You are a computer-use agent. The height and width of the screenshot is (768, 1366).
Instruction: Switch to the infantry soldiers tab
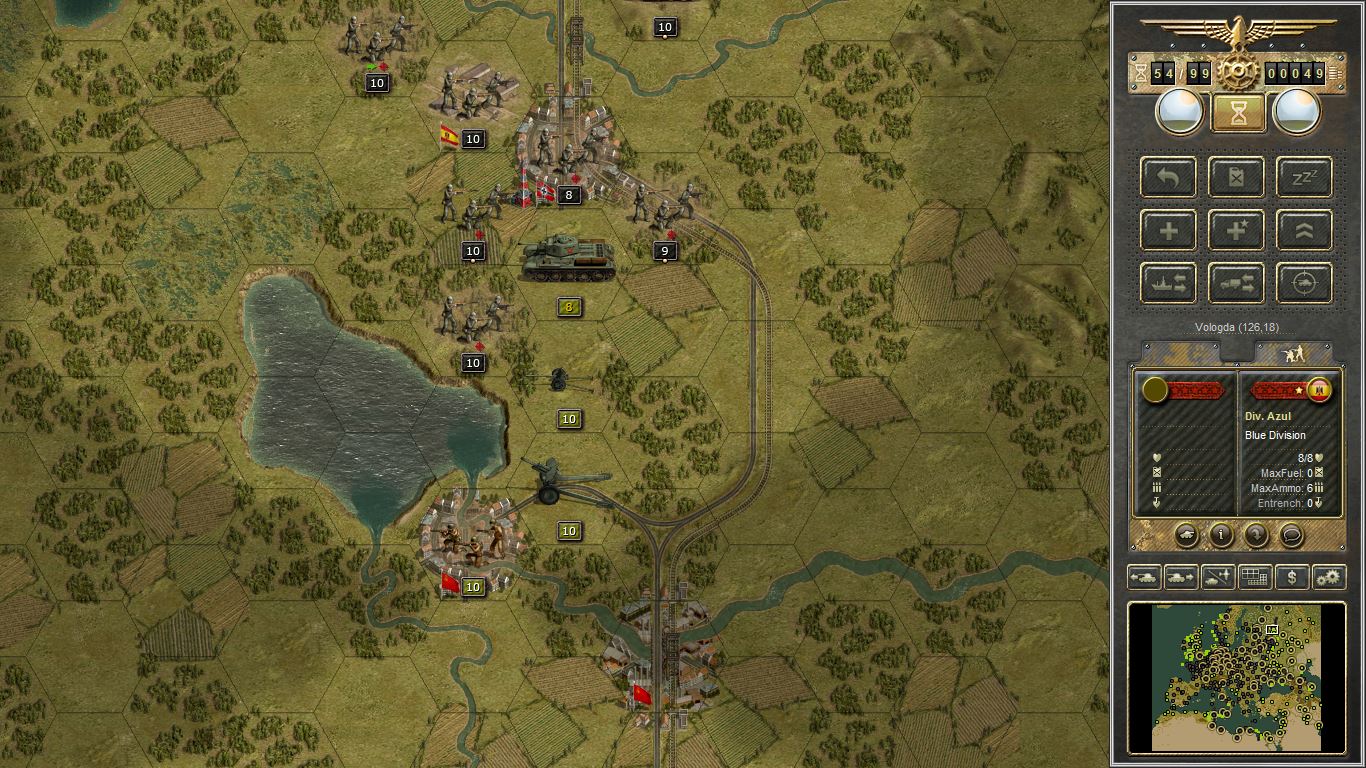[x=1293, y=353]
